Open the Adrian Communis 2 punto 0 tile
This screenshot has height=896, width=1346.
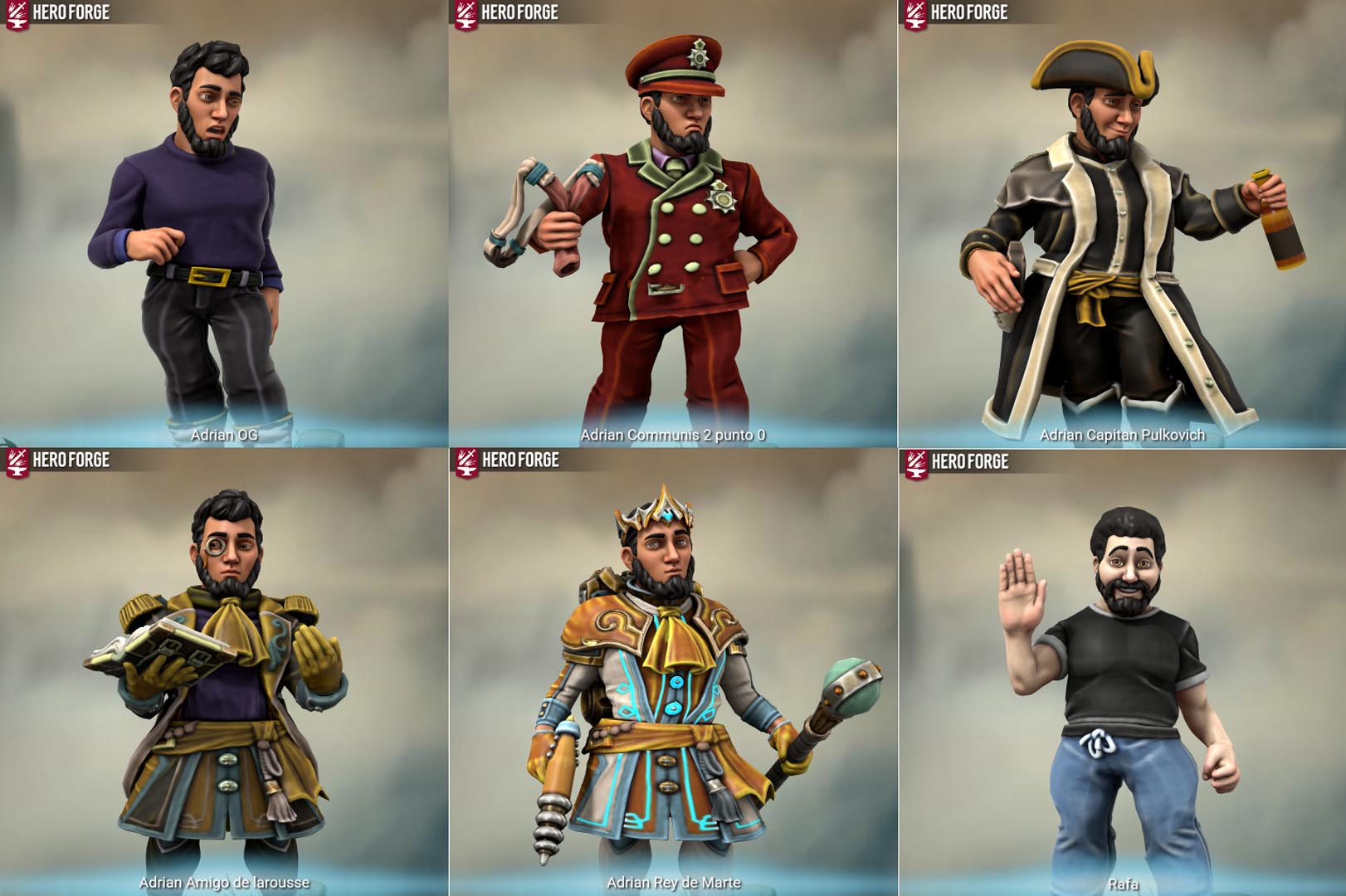672,224
